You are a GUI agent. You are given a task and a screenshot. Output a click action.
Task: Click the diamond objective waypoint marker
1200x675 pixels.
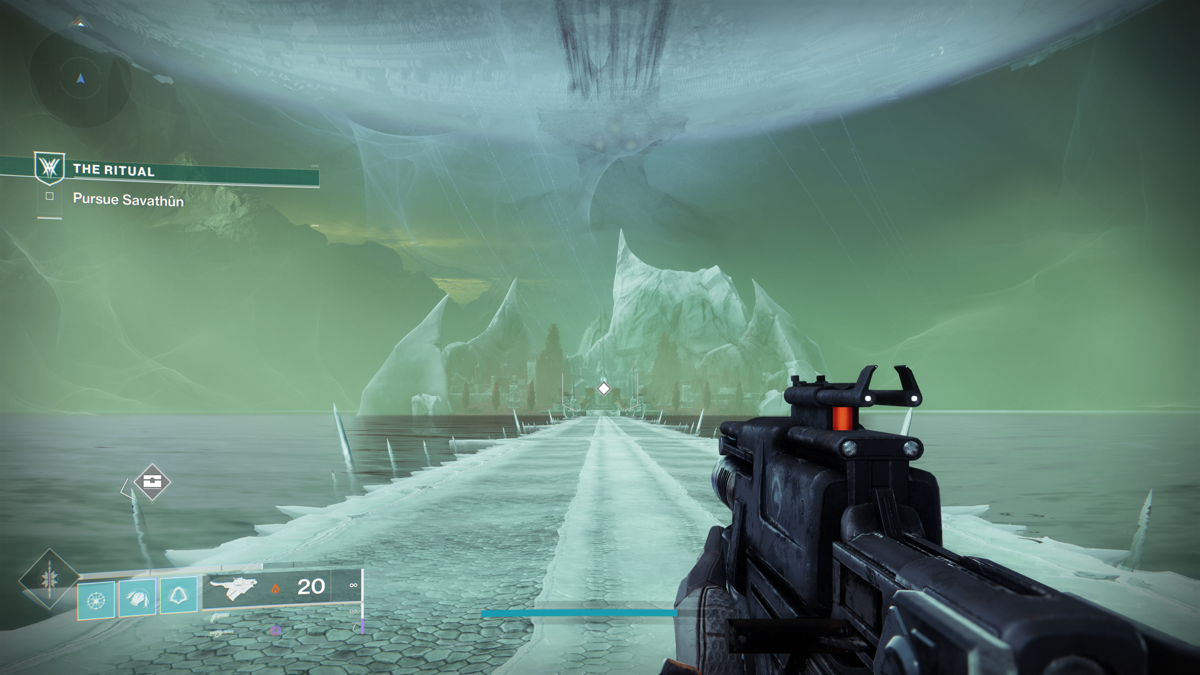(603, 388)
